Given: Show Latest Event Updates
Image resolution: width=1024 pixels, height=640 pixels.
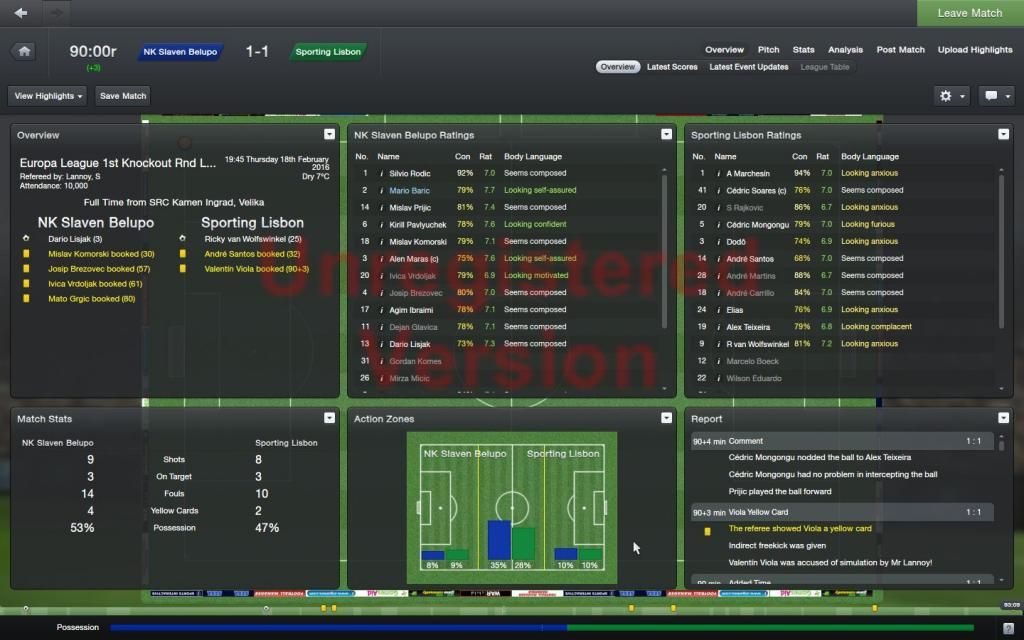Looking at the screenshot, I should tap(749, 67).
